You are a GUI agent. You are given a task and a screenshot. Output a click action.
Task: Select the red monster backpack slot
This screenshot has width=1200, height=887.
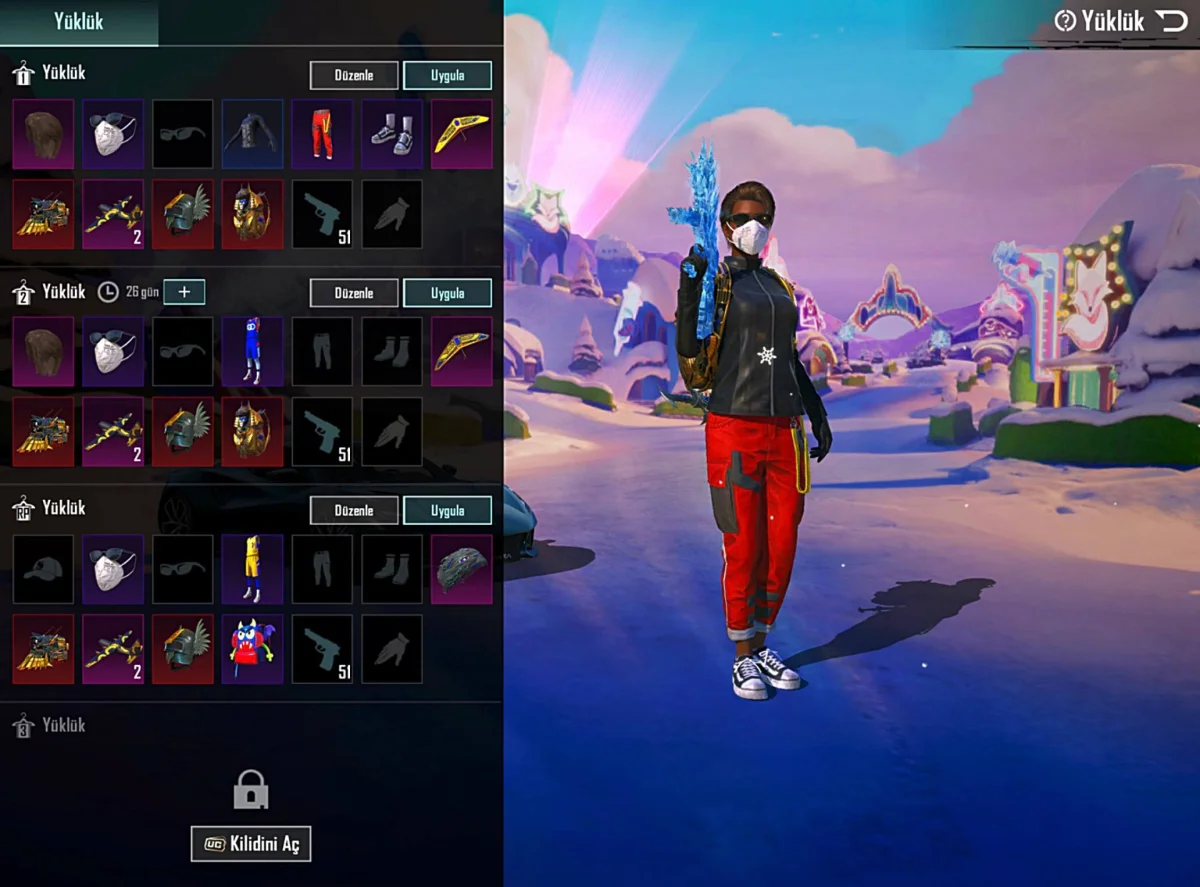pos(252,649)
